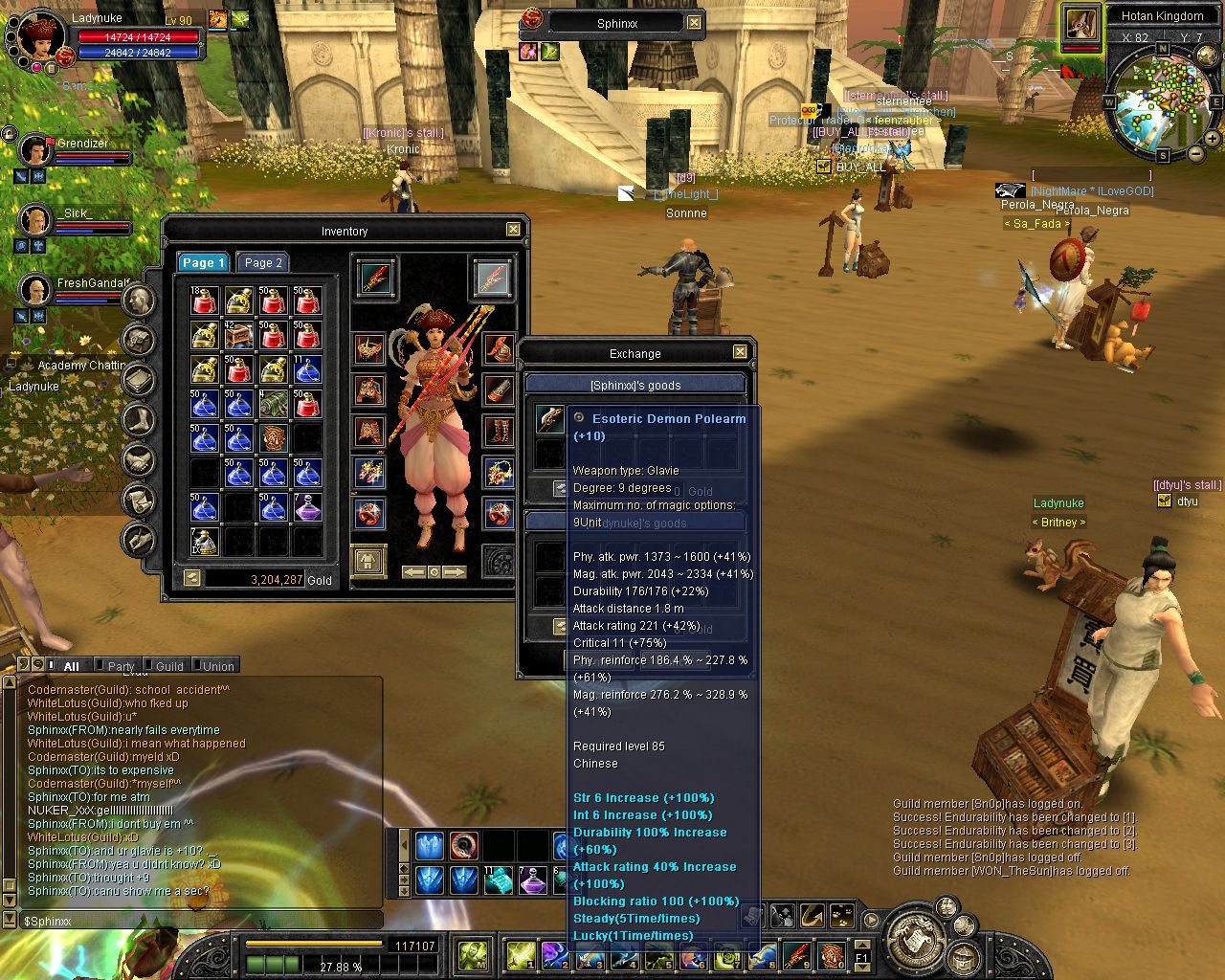Image resolution: width=1225 pixels, height=980 pixels.
Task: Close the Sphinxx target frame
Action: click(x=694, y=23)
